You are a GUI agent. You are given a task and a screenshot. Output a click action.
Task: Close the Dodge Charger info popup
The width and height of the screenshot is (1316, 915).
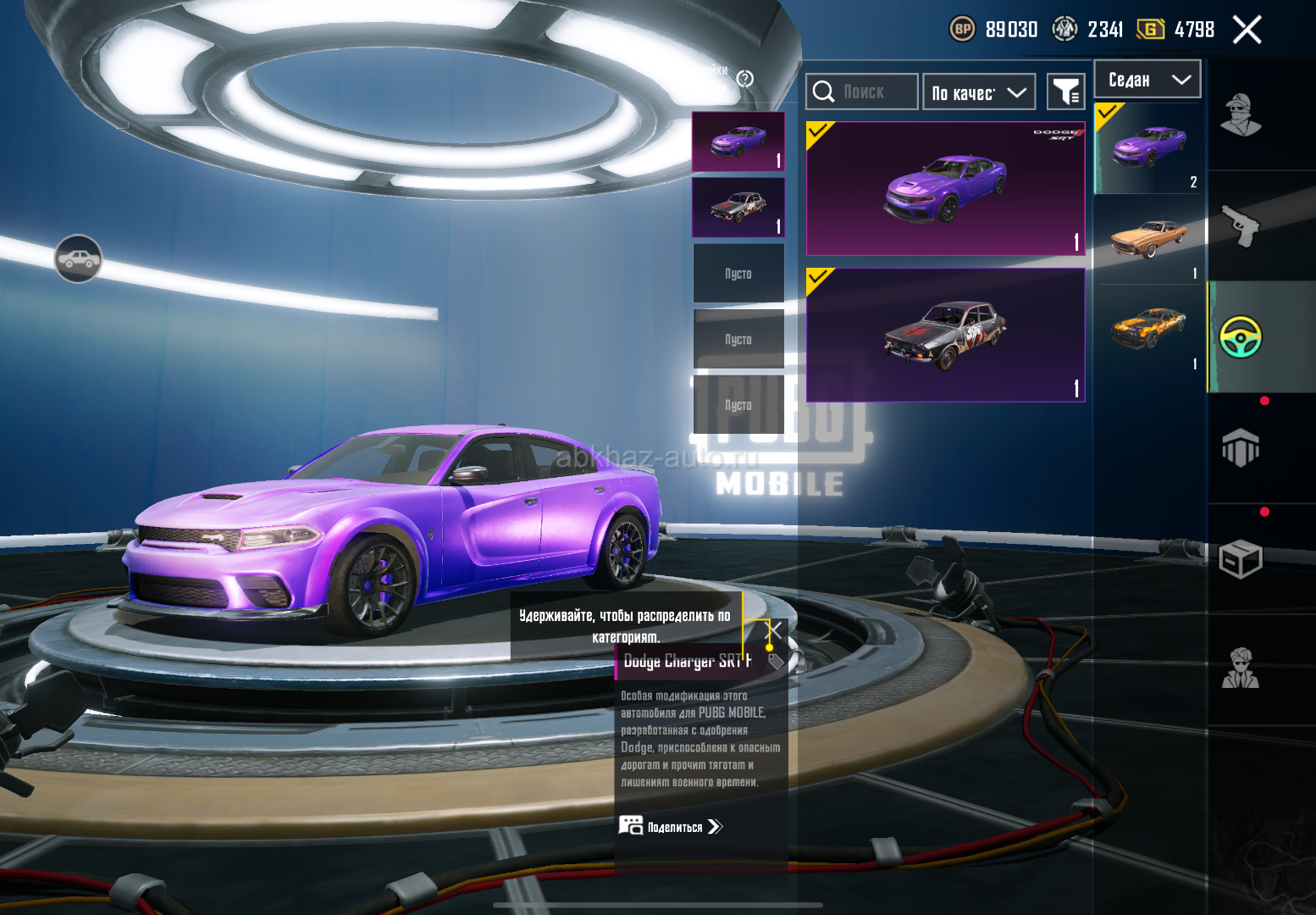pyautogui.click(x=775, y=629)
